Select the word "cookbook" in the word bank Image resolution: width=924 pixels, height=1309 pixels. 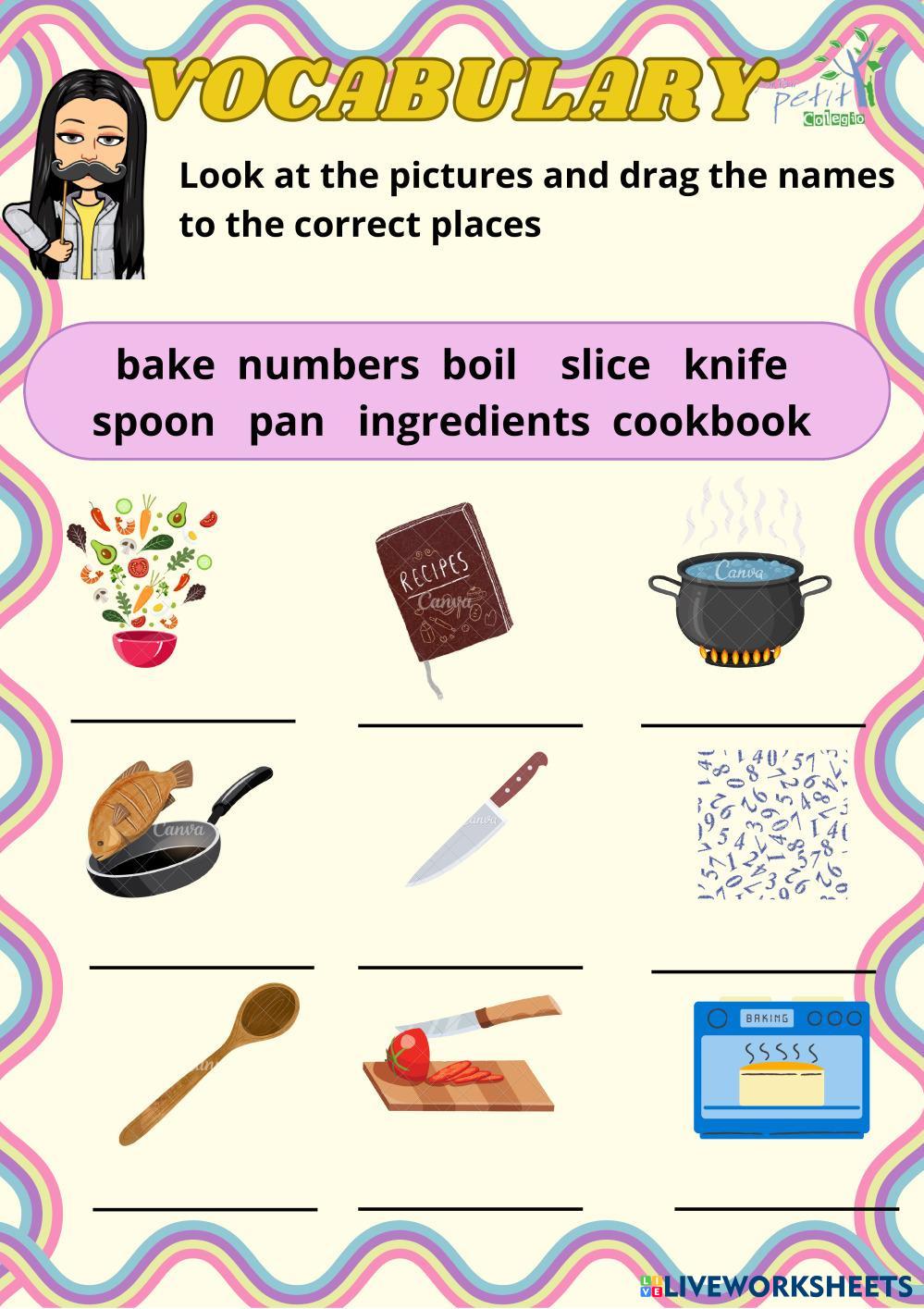(x=711, y=422)
